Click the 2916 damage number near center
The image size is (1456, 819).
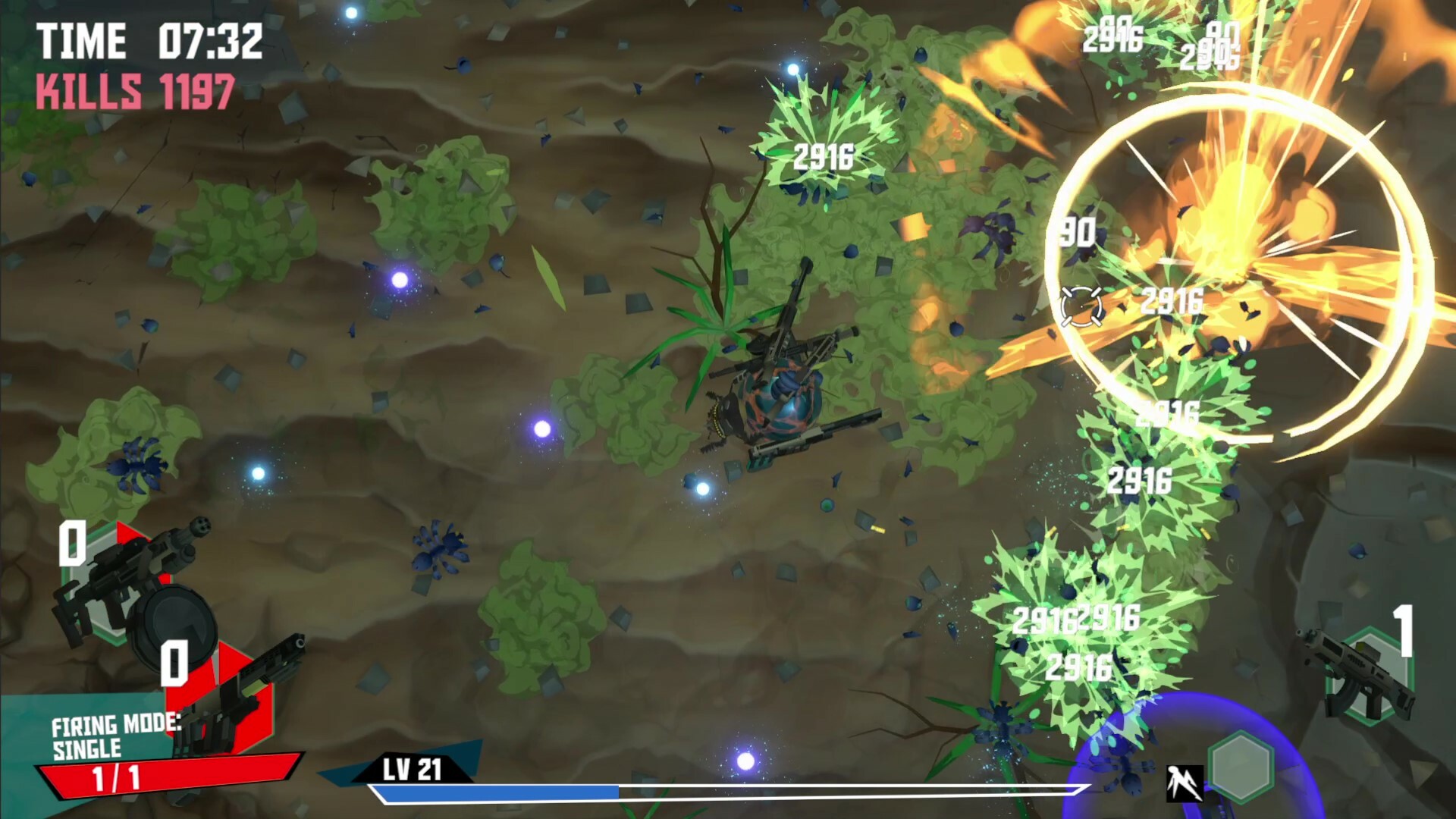[x=824, y=158]
